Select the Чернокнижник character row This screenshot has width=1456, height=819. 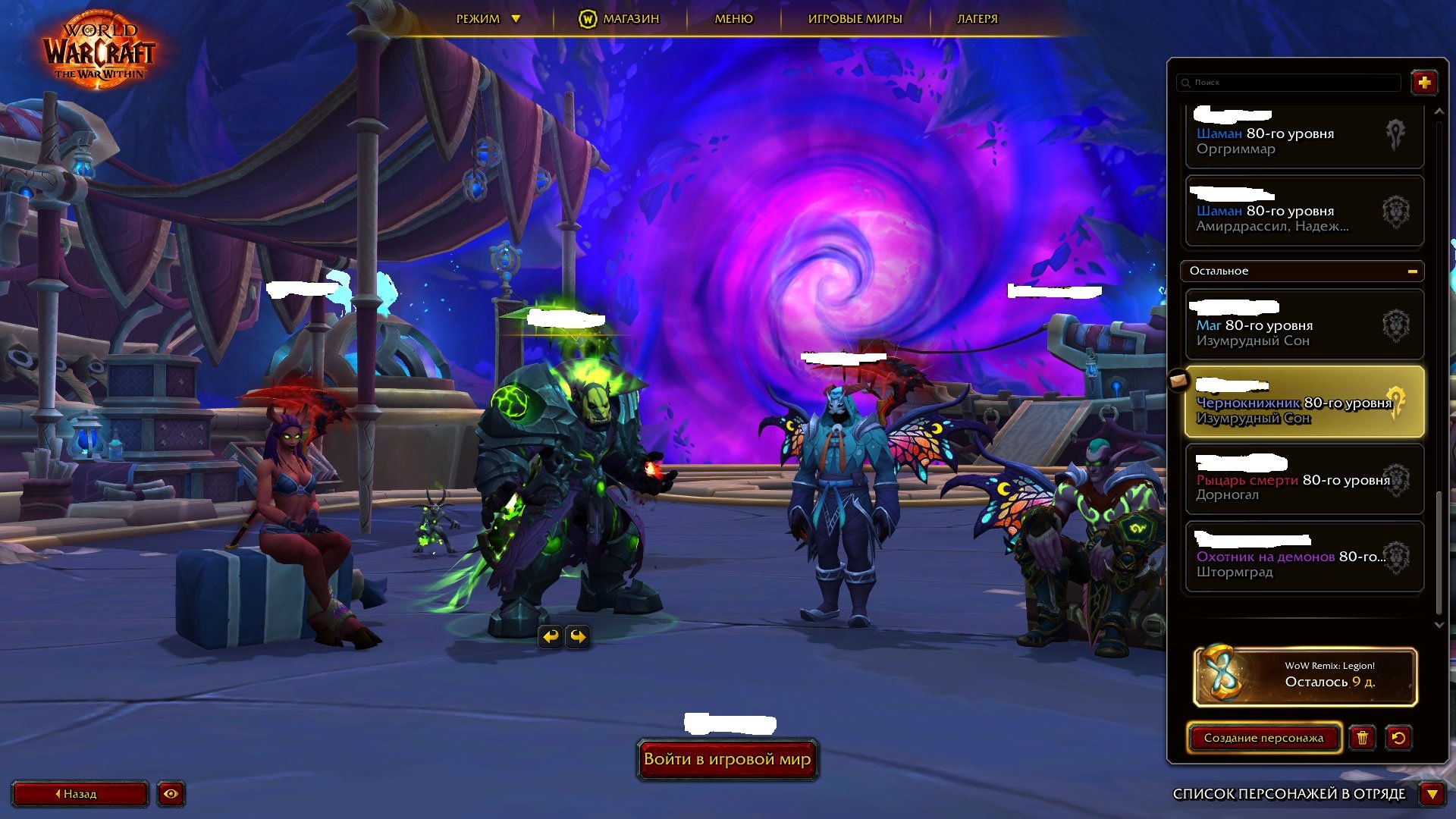pyautogui.click(x=1303, y=403)
